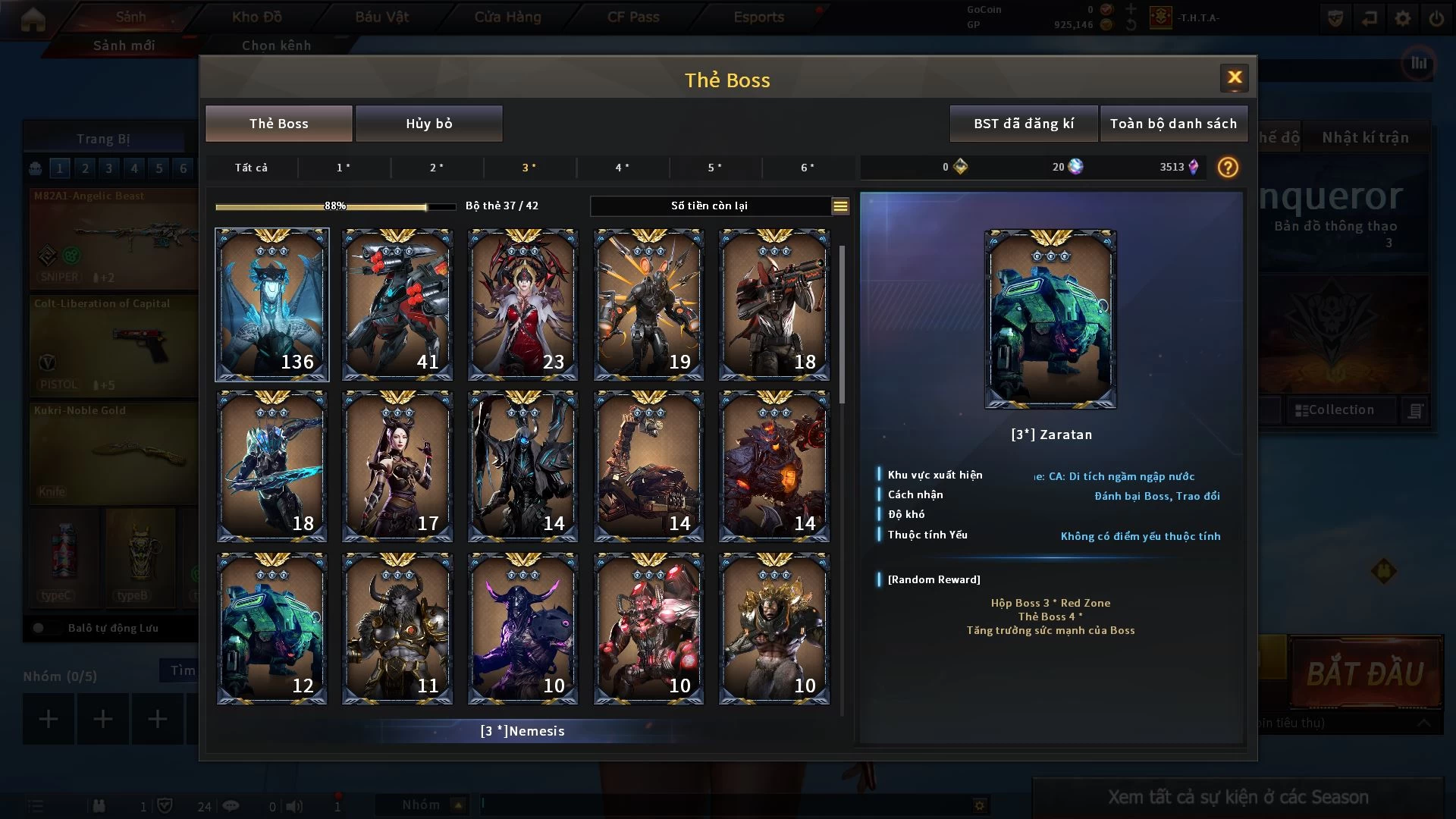
Task: Filter boss cards by 1 star
Action: [x=344, y=168]
